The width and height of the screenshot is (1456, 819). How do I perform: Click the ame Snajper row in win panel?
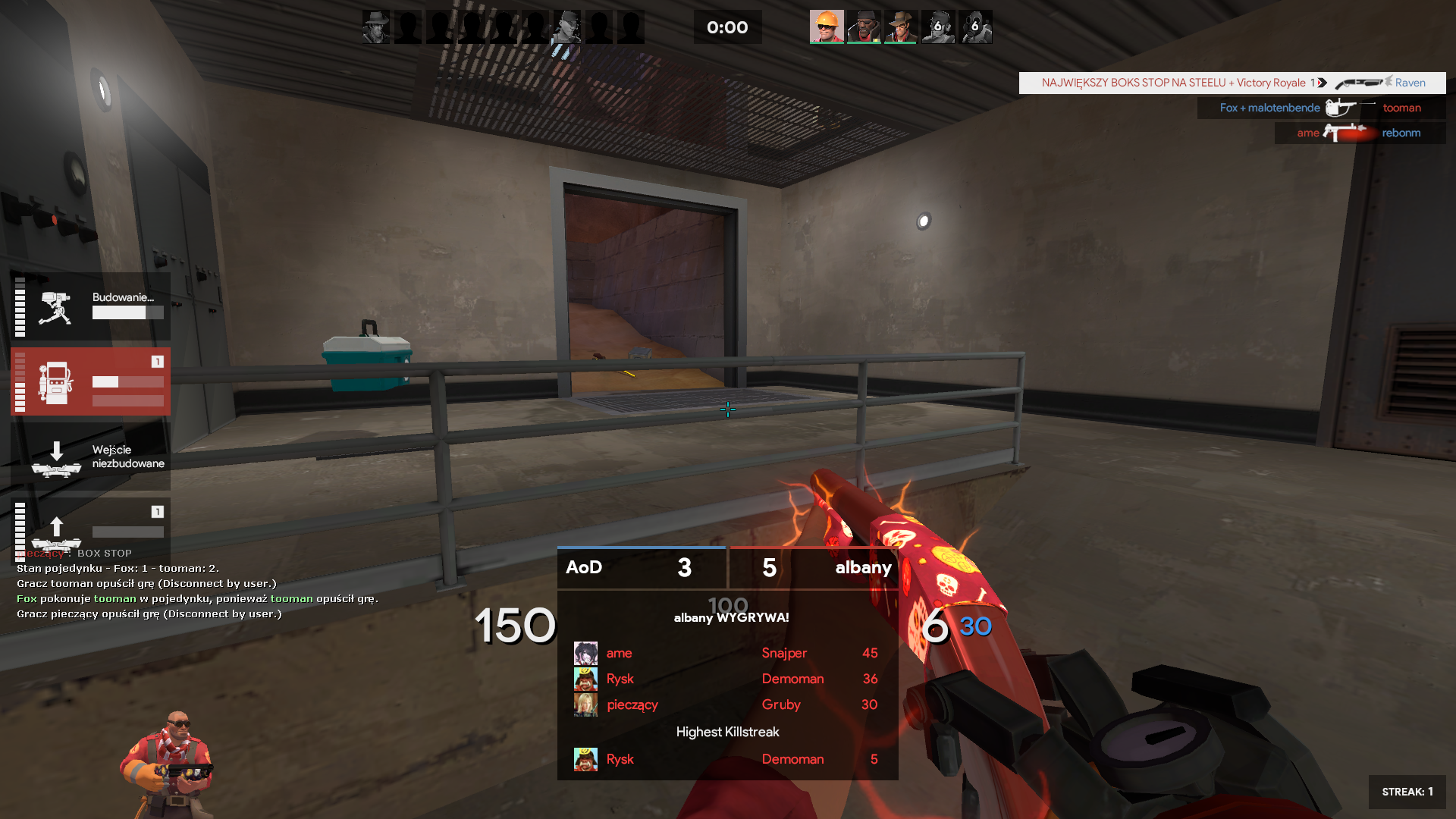click(x=726, y=653)
